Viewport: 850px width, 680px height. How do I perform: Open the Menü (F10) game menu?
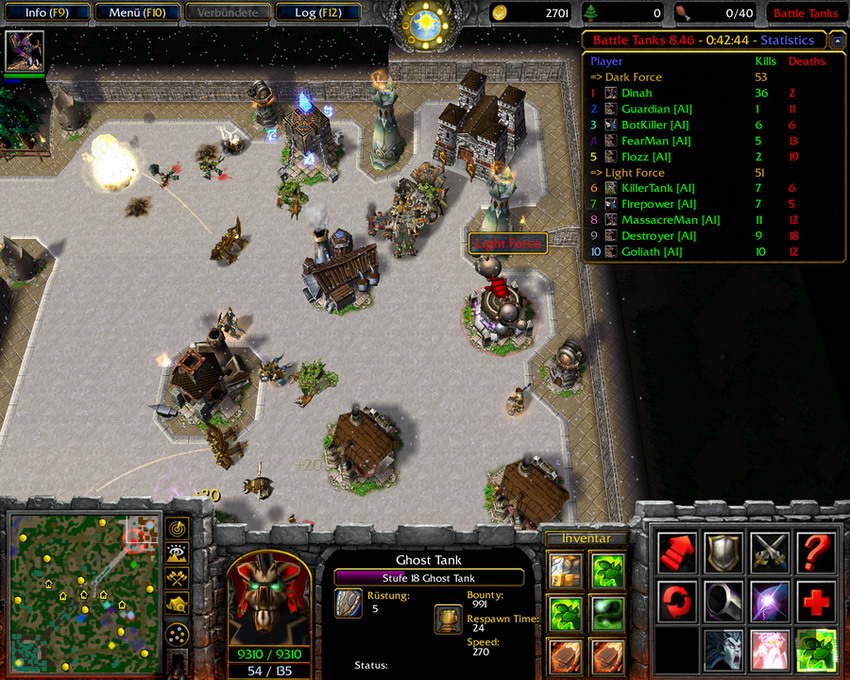[x=138, y=13]
